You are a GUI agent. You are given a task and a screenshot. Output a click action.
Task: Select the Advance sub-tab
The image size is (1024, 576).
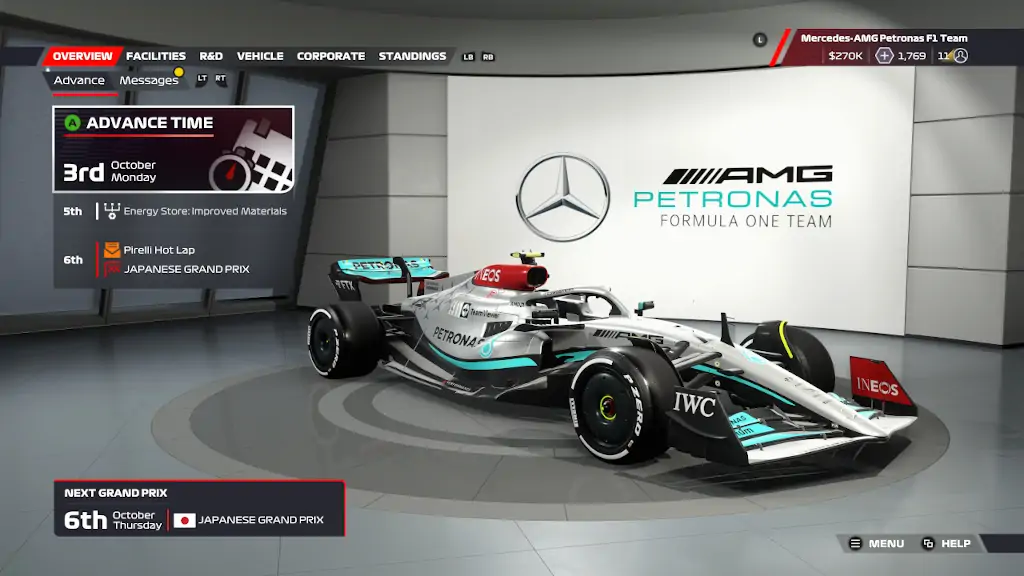[79, 80]
